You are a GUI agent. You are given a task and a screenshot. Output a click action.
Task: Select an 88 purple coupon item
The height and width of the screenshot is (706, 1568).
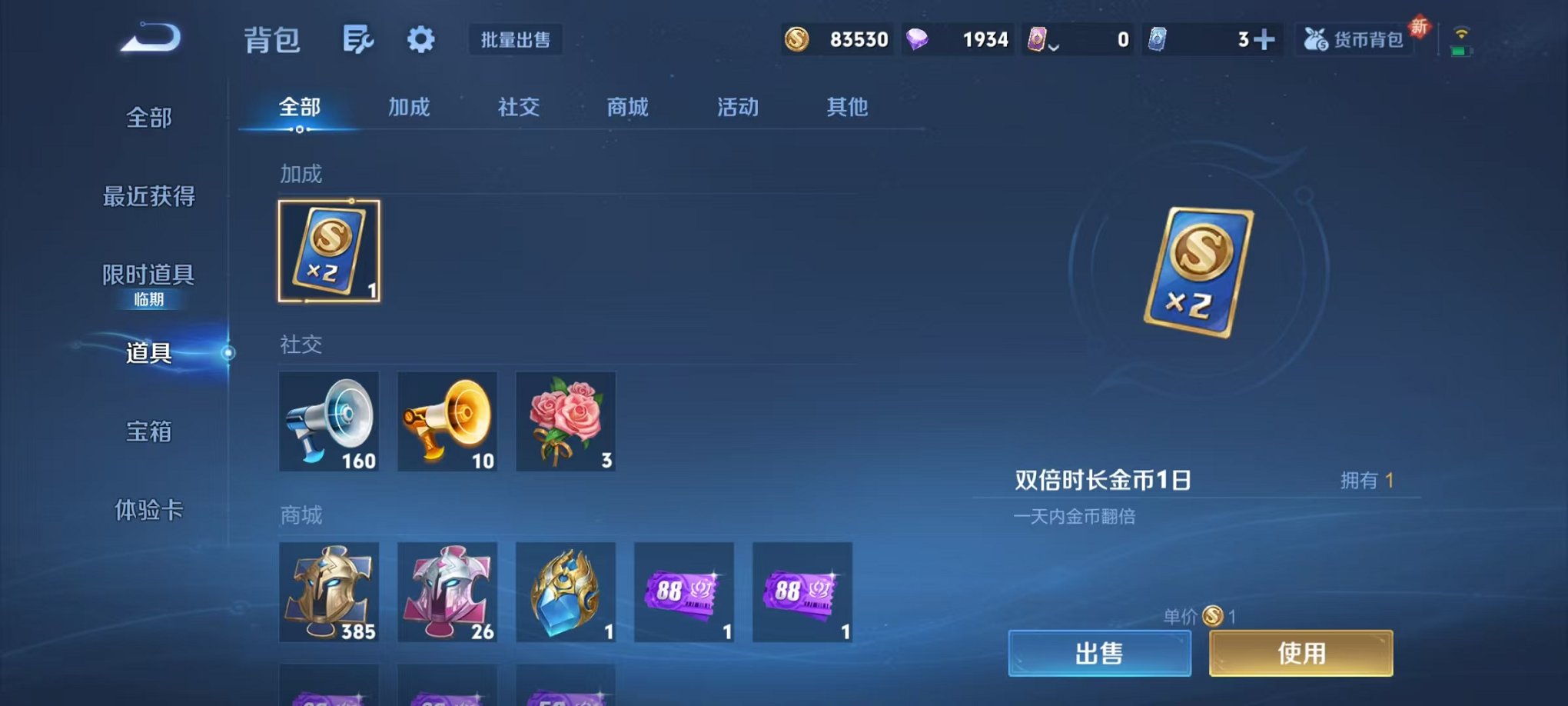[684, 594]
